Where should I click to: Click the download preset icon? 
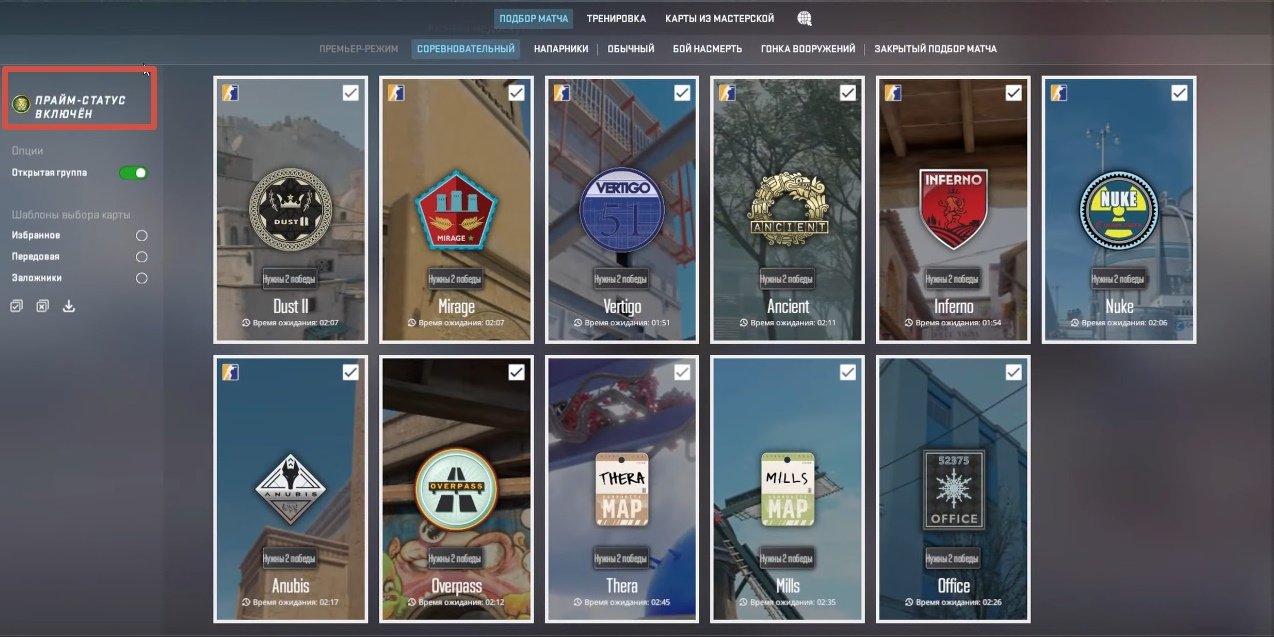pos(69,306)
